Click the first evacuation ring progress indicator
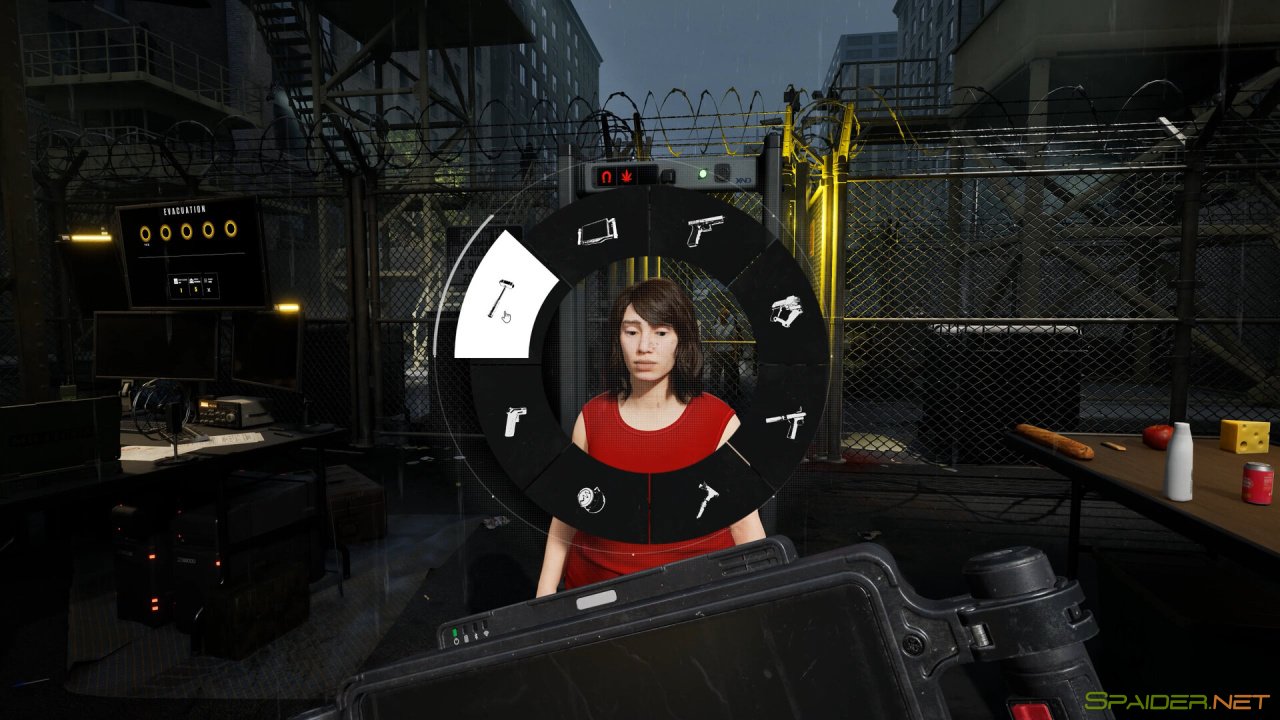1280x720 pixels. pyautogui.click(x=145, y=231)
